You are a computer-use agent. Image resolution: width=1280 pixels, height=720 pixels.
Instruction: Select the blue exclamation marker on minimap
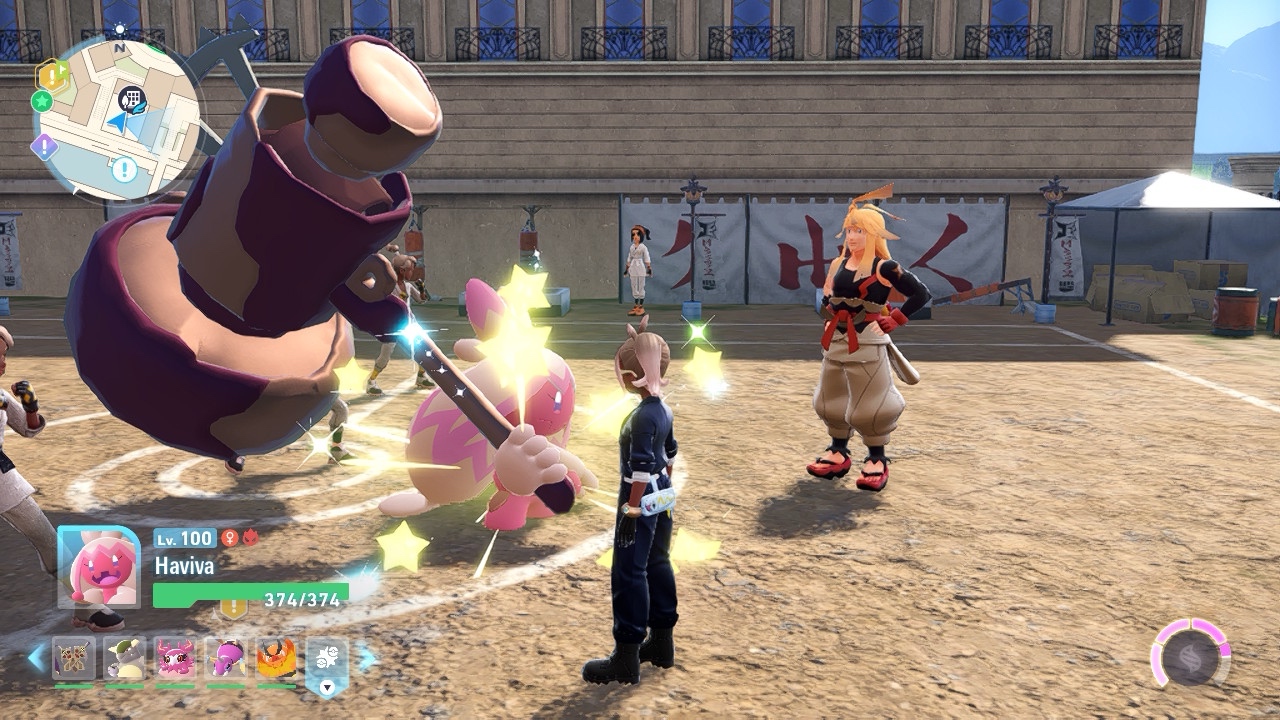pyautogui.click(x=124, y=169)
